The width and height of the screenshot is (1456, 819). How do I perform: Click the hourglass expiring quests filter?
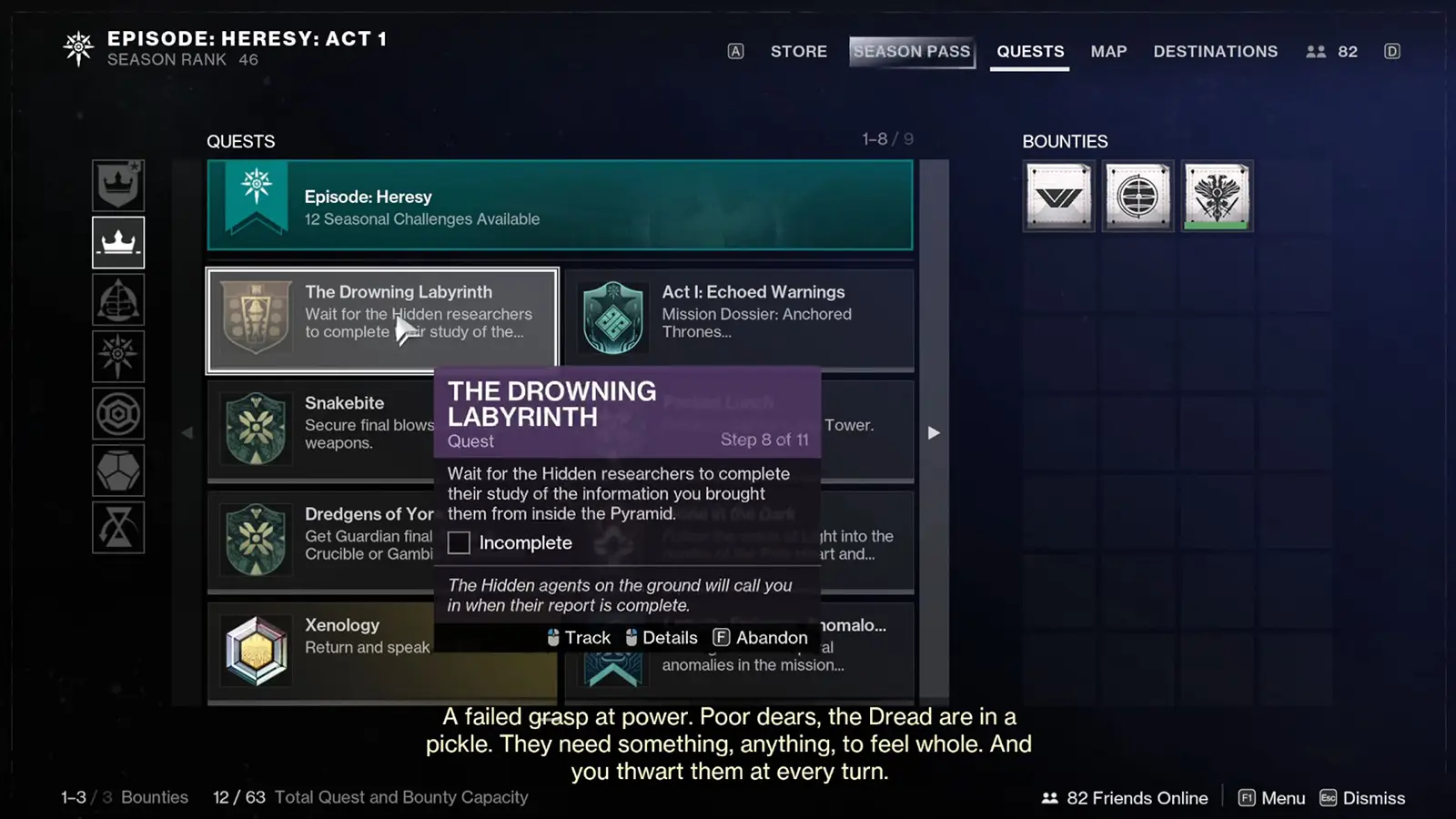118,526
